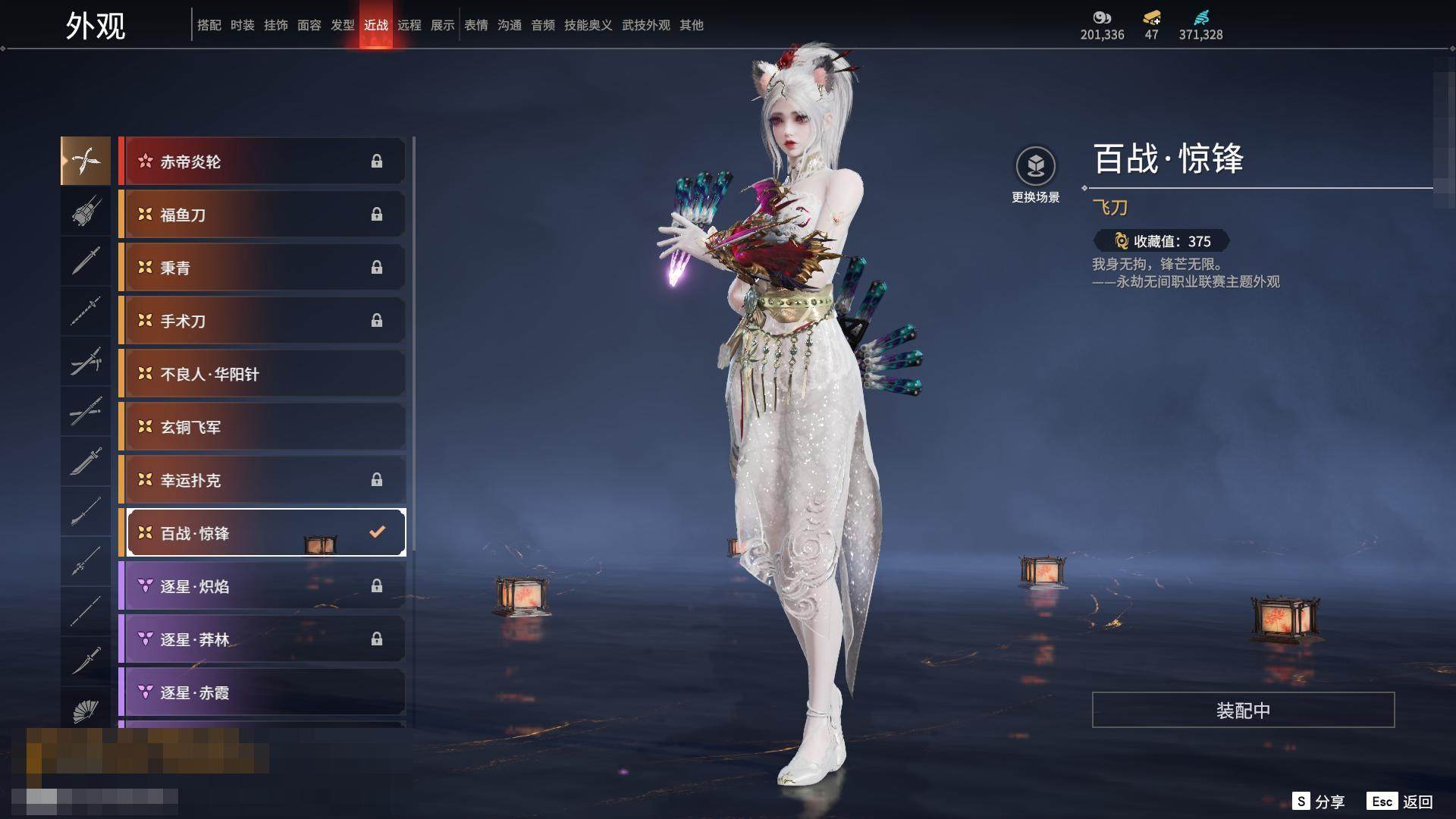This screenshot has height=819, width=1456.
Task: Switch to the 远程 weapons tab
Action: coord(409,25)
